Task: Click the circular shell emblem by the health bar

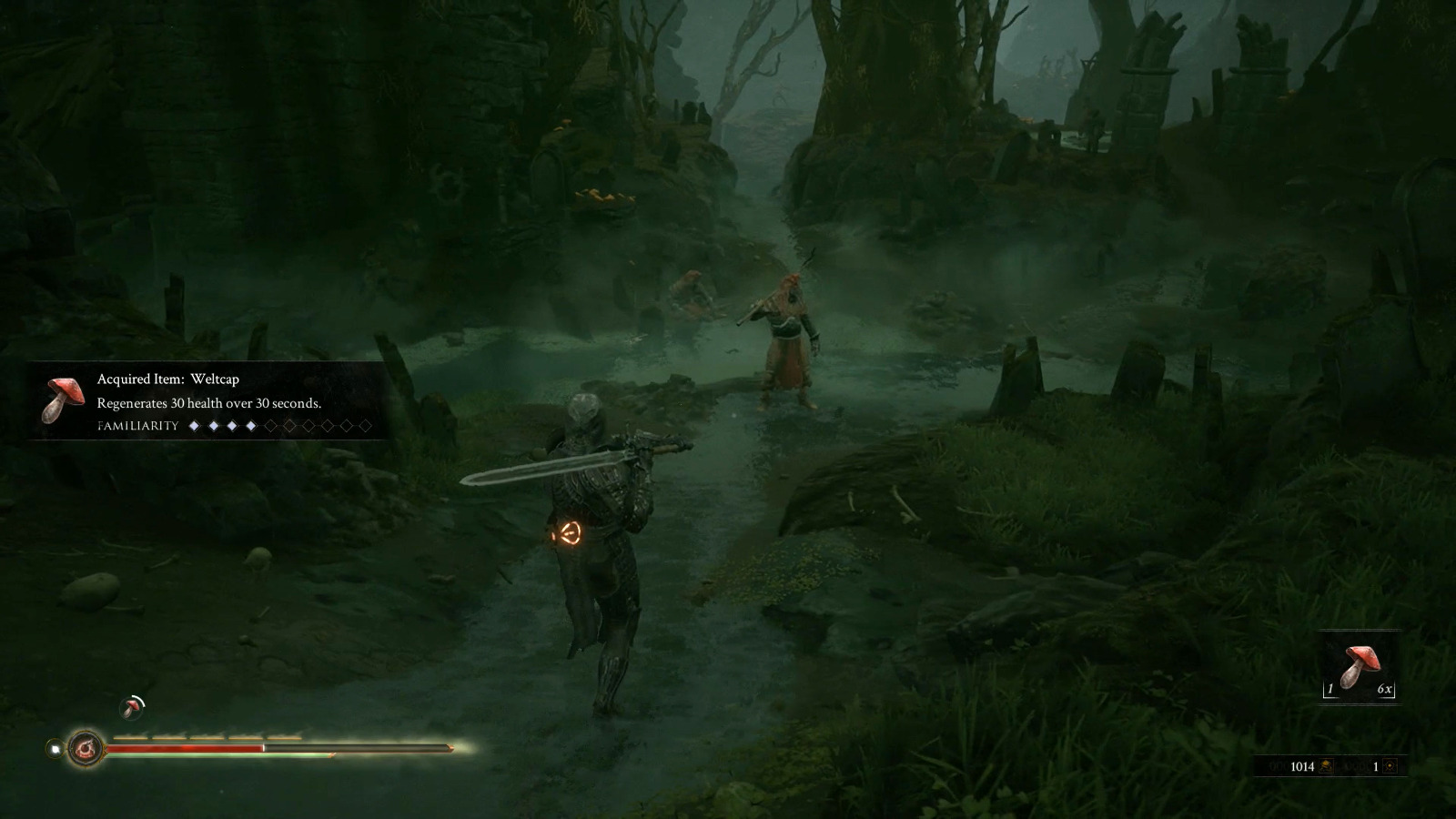Action: 86,747
